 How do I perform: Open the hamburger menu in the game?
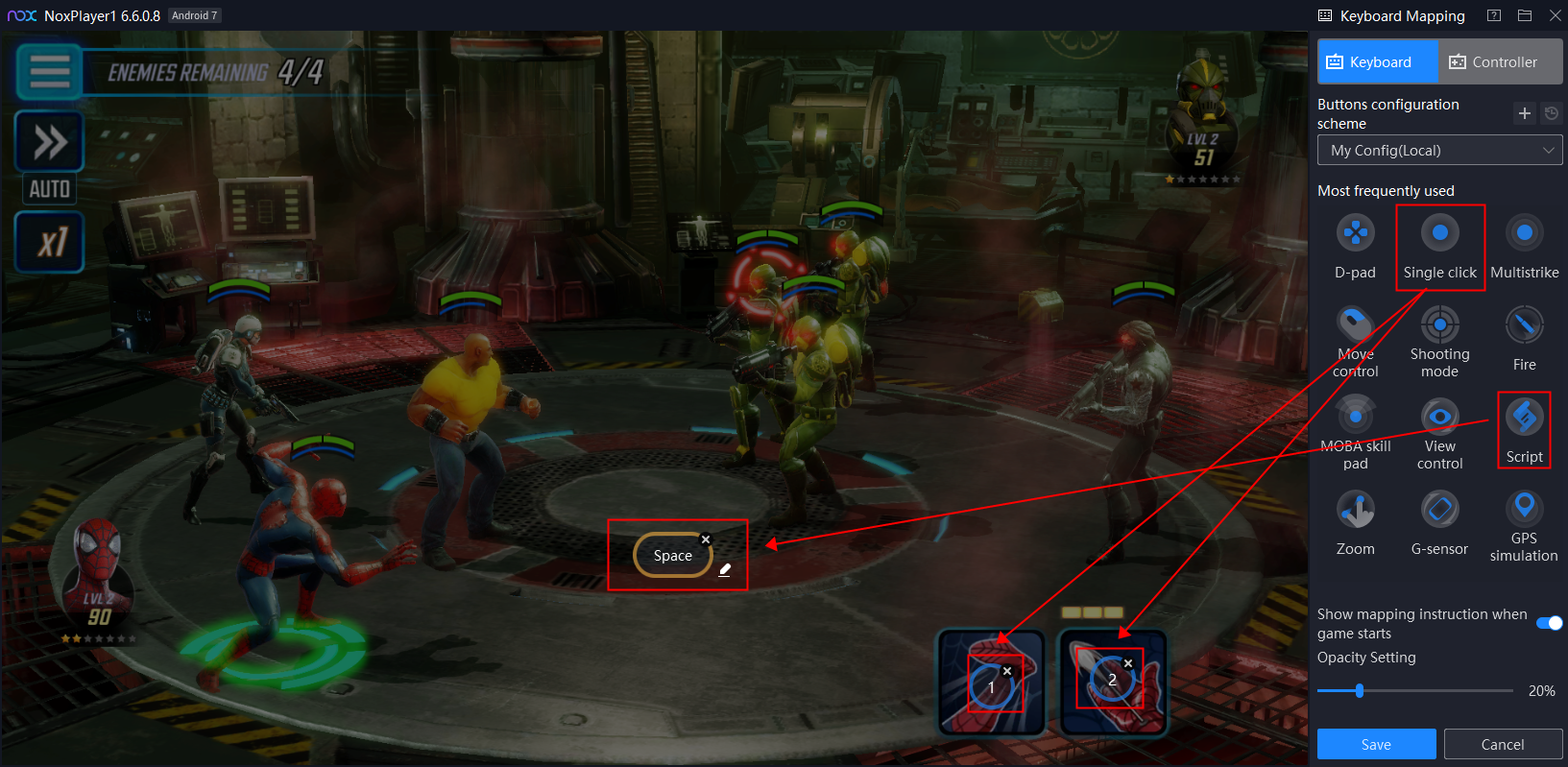(x=49, y=71)
